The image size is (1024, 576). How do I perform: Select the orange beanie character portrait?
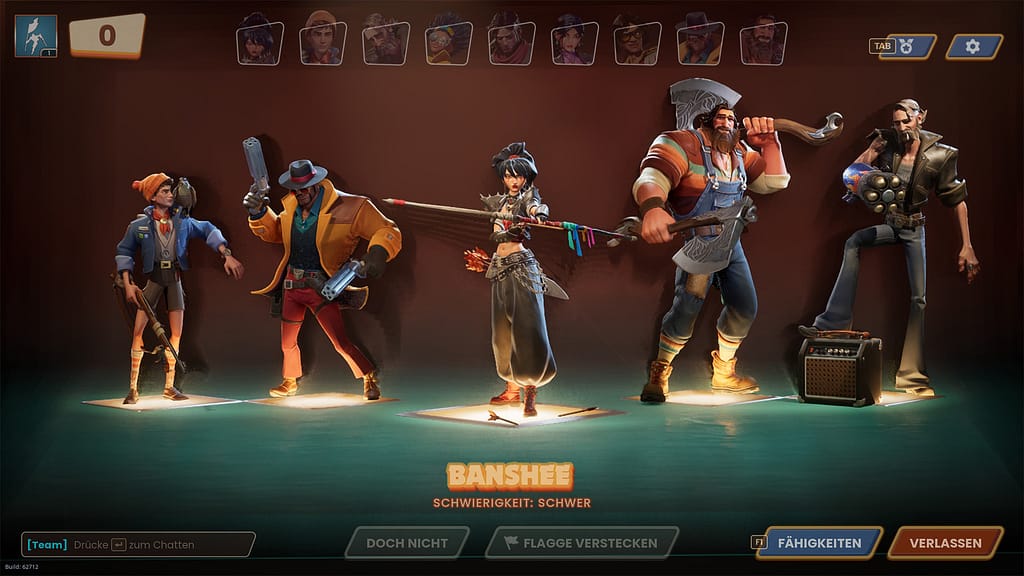[x=323, y=42]
